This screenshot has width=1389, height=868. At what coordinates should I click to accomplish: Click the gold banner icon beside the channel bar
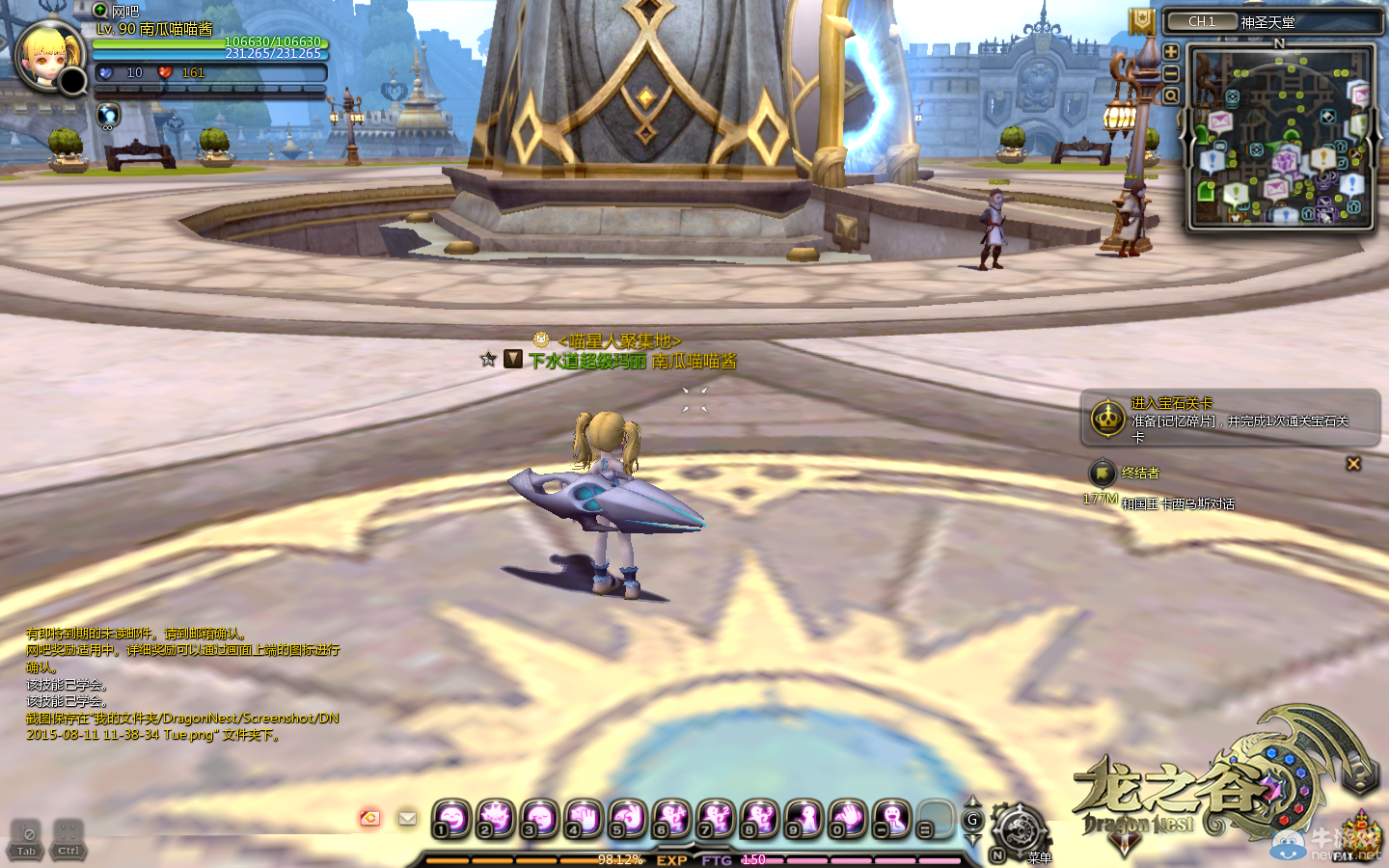click(x=1142, y=21)
